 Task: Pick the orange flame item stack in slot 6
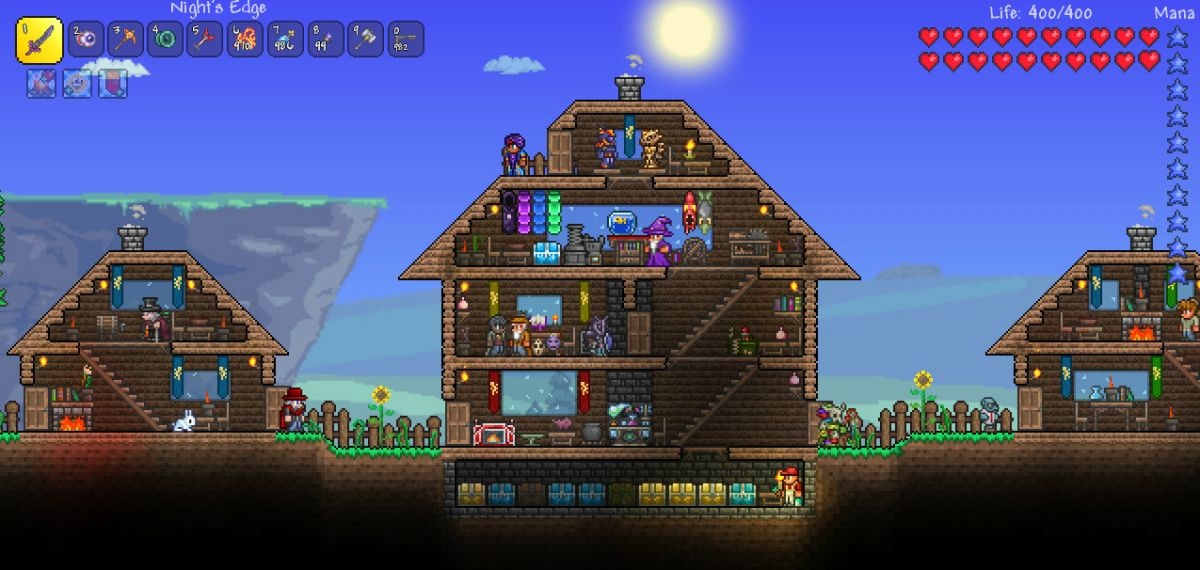tap(245, 39)
